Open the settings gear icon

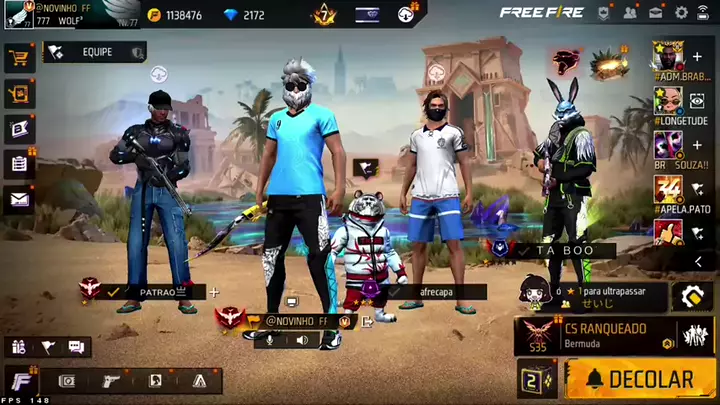click(681, 13)
